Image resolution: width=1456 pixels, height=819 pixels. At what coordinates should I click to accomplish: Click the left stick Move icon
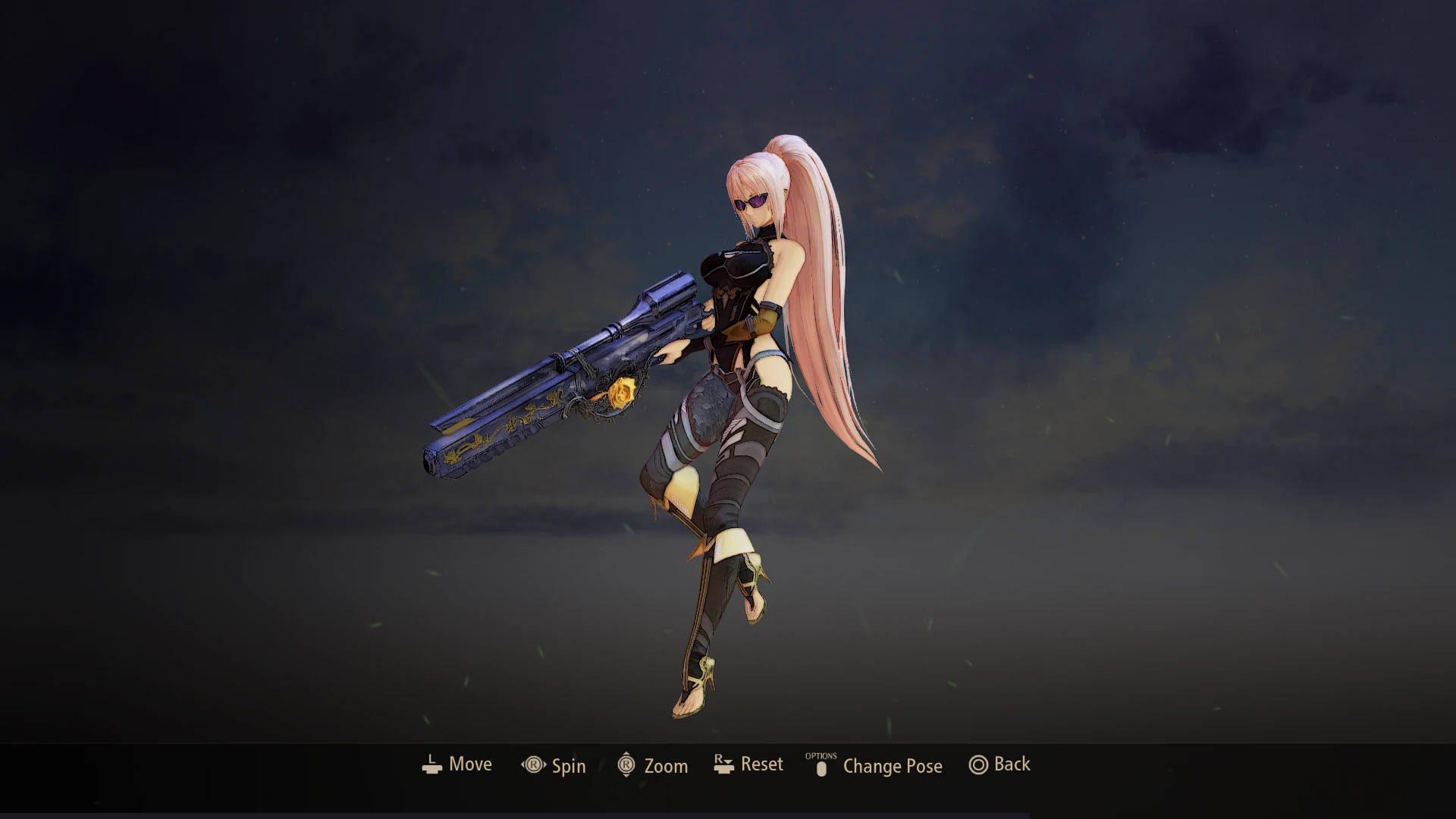coord(431,764)
